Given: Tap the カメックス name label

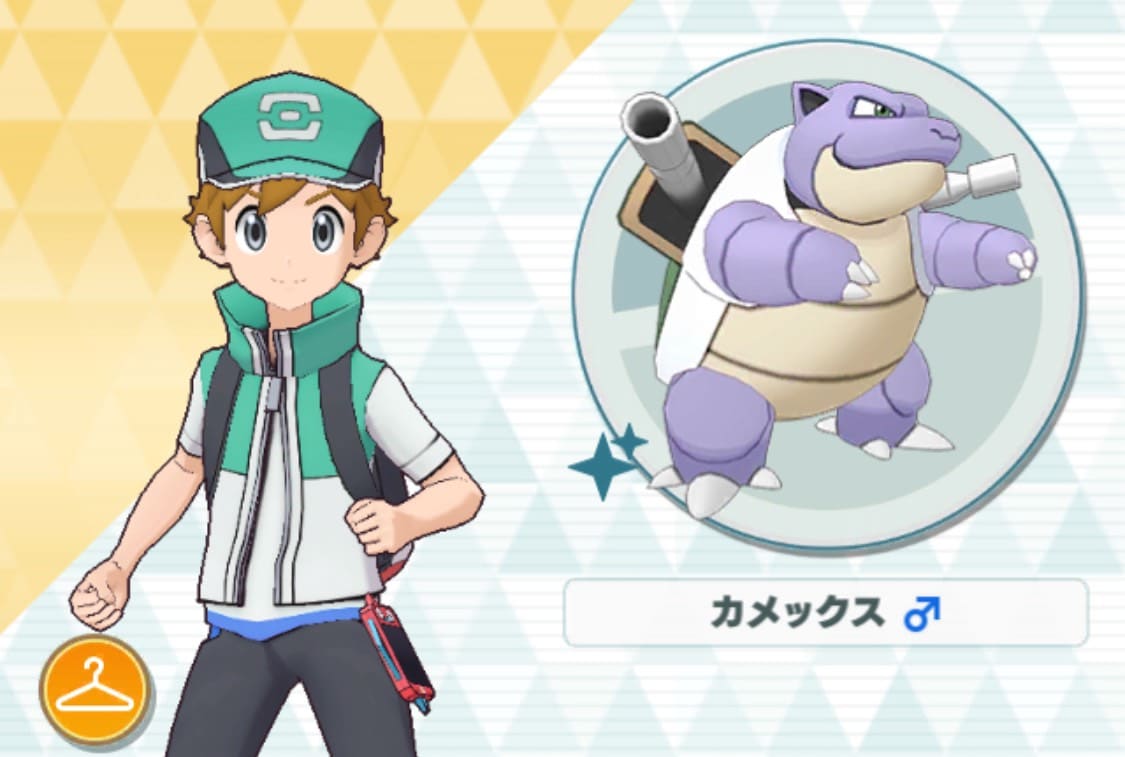Looking at the screenshot, I should click(x=825, y=613).
